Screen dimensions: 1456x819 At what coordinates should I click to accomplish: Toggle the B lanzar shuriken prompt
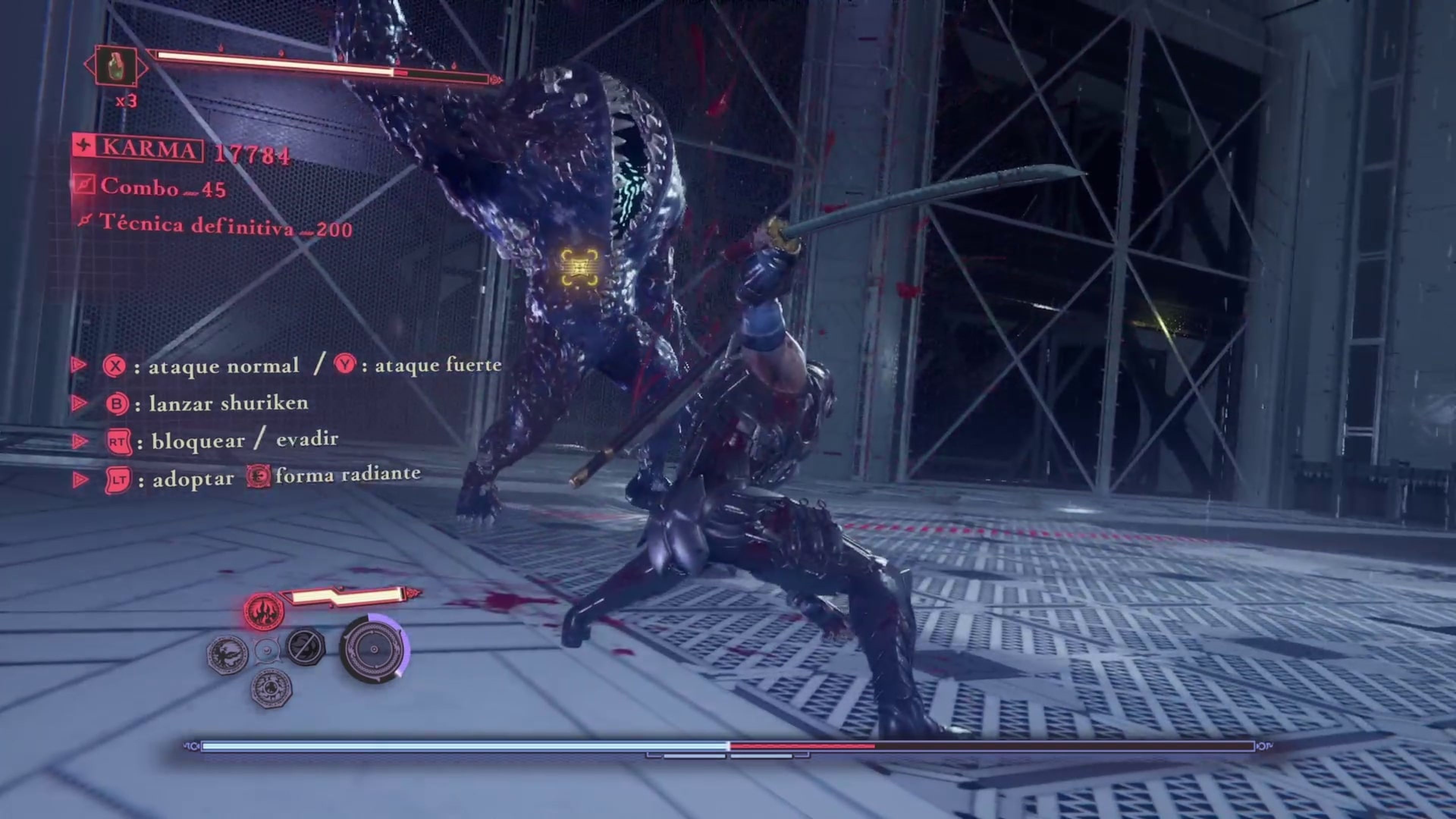(x=116, y=403)
